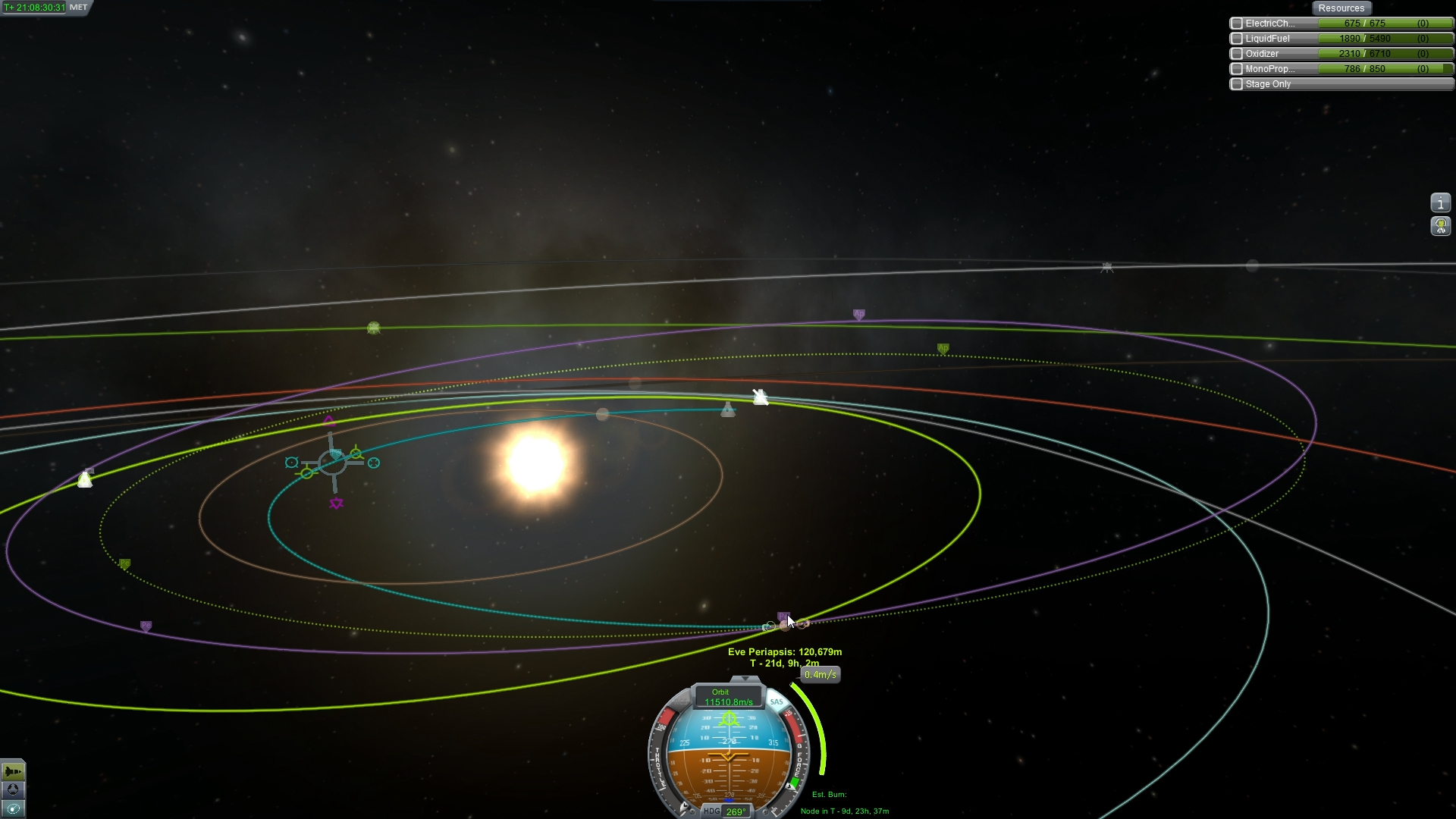Switch to staging mode with the rocket icon
The width and height of the screenshot is (1456, 819).
coord(13,772)
